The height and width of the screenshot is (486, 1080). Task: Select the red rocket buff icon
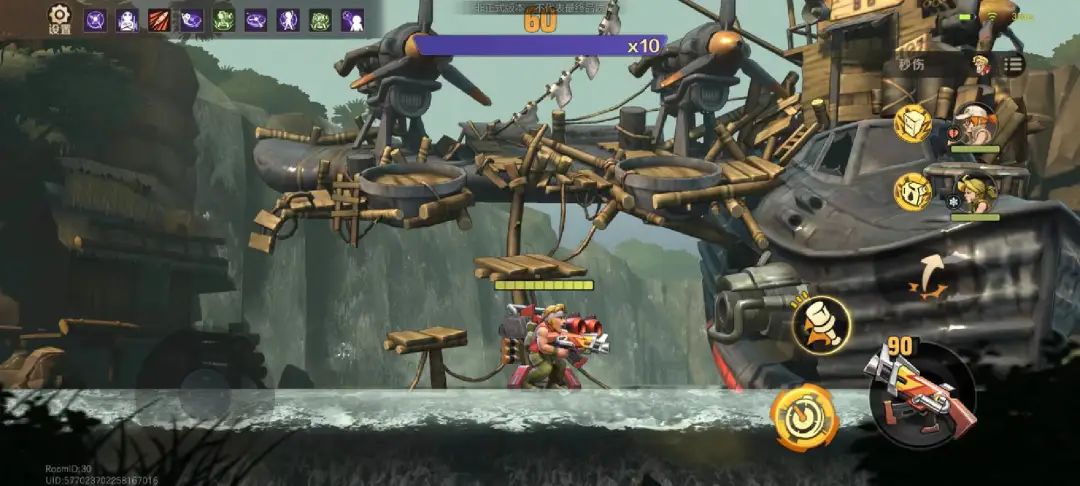click(159, 20)
